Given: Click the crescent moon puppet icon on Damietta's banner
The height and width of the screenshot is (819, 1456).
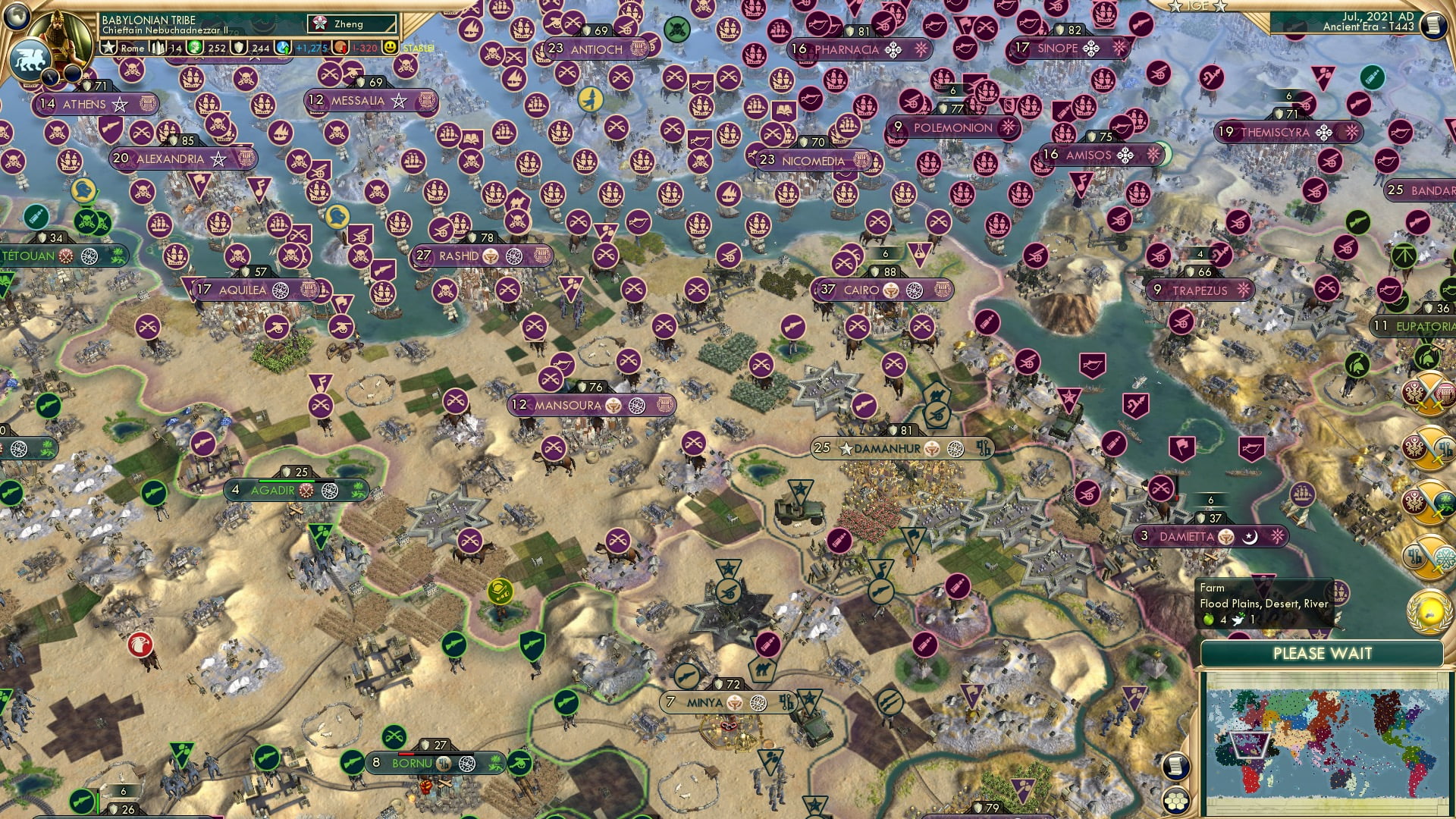Looking at the screenshot, I should (x=1250, y=538).
